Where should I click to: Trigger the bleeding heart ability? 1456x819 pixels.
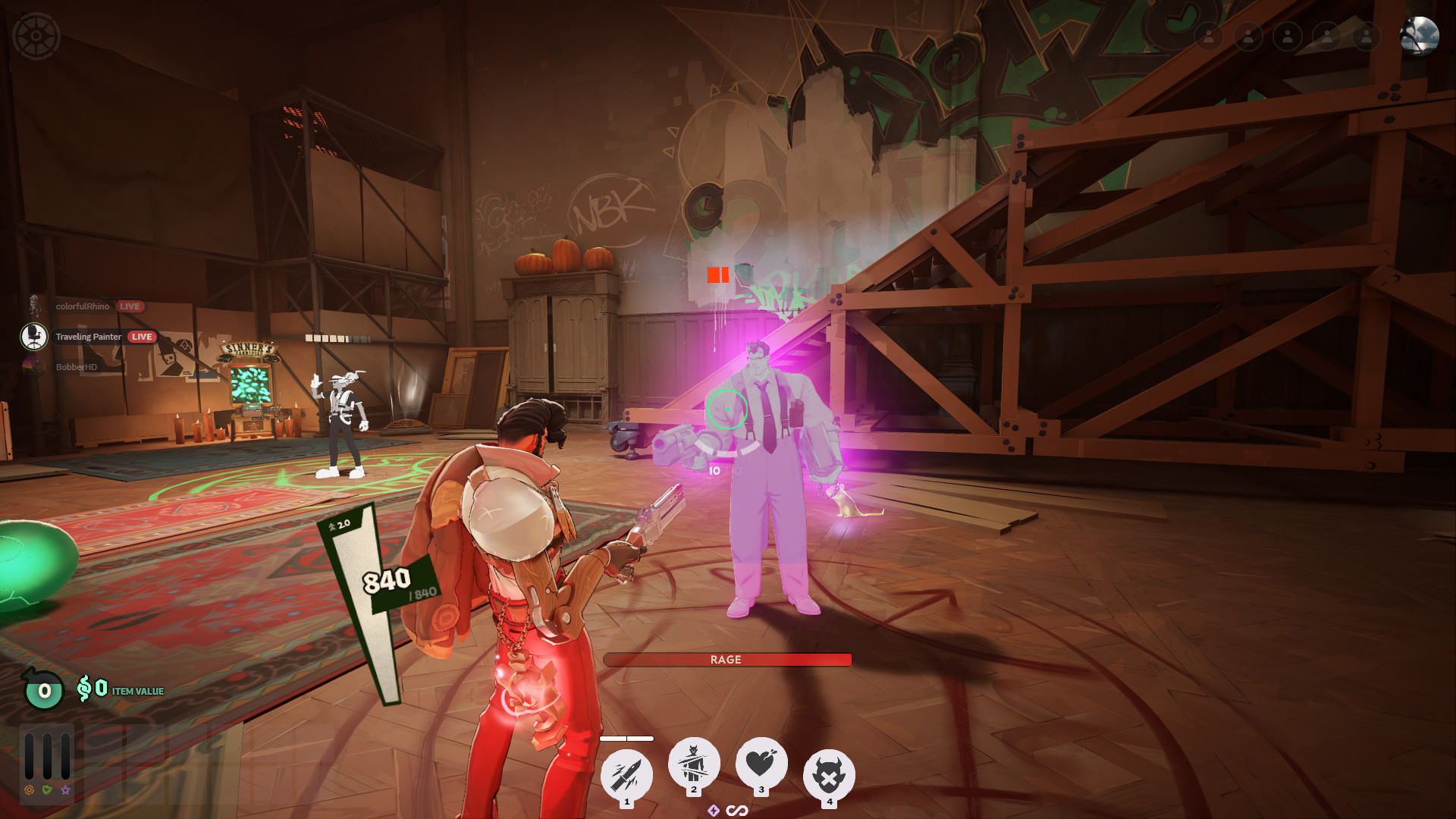[761, 763]
